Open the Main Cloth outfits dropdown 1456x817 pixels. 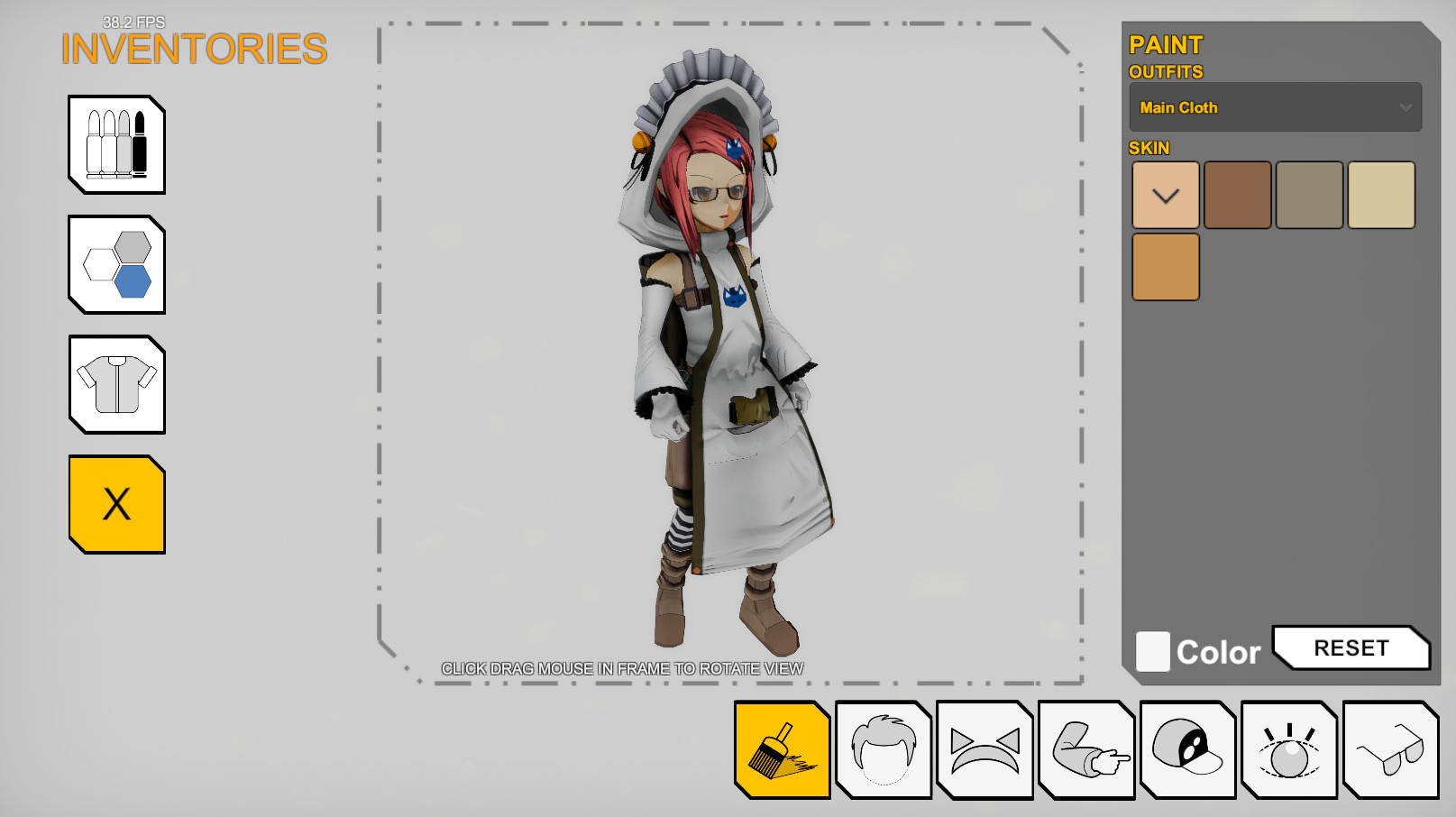[x=1275, y=106]
